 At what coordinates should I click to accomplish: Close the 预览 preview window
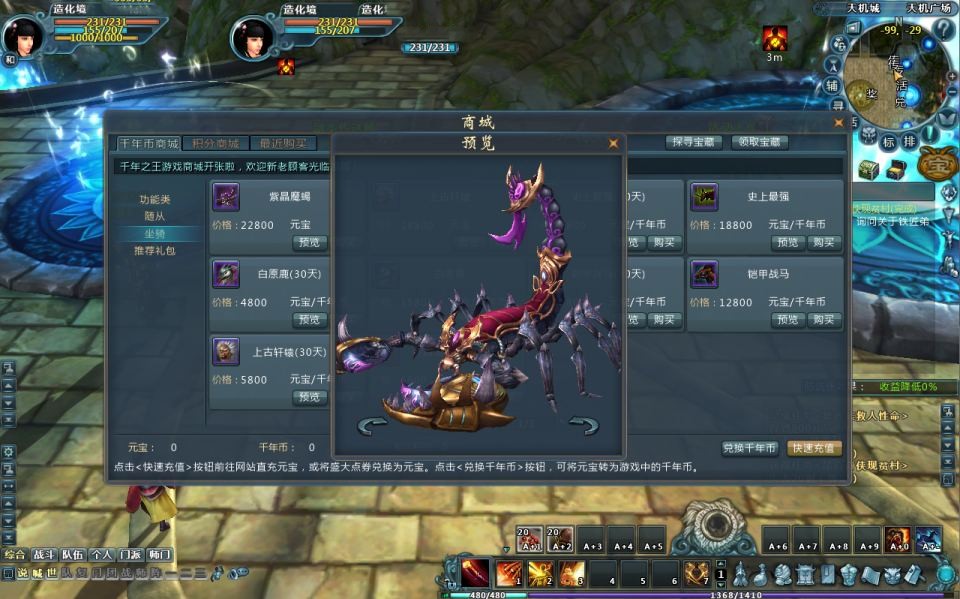tap(613, 144)
